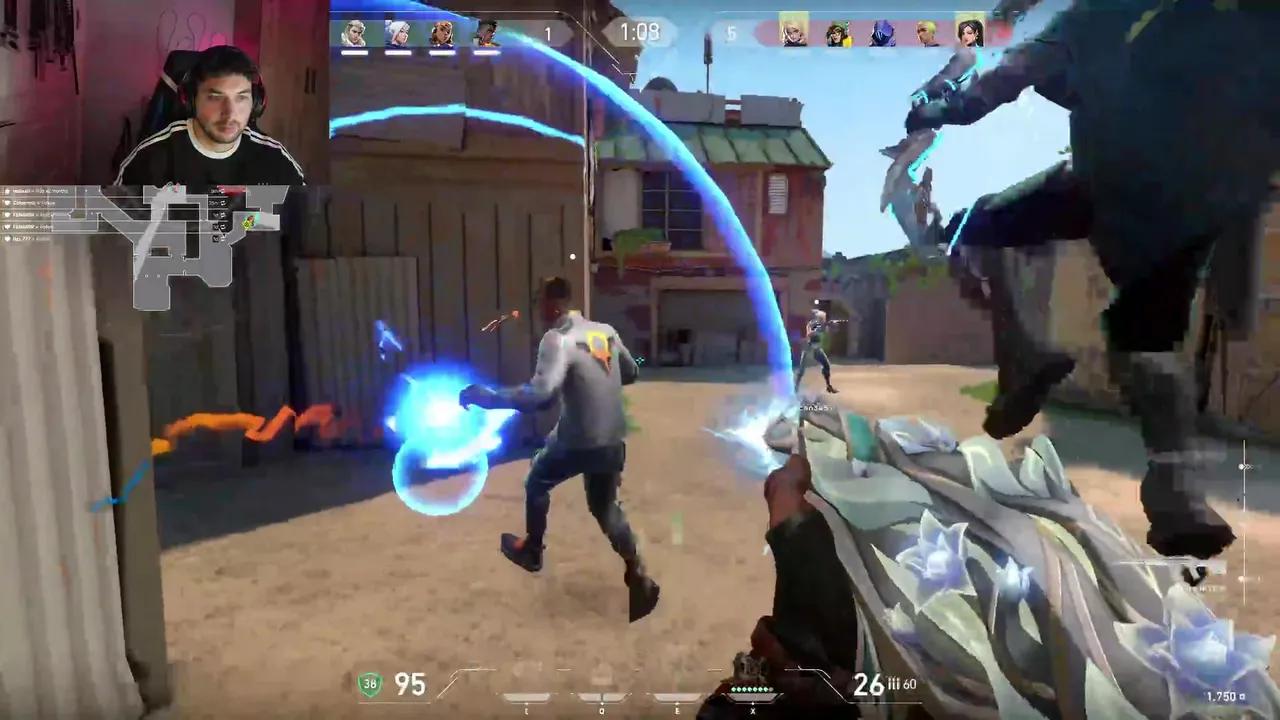
Task: Click the round timer showing 1:08
Action: pyautogui.click(x=641, y=32)
